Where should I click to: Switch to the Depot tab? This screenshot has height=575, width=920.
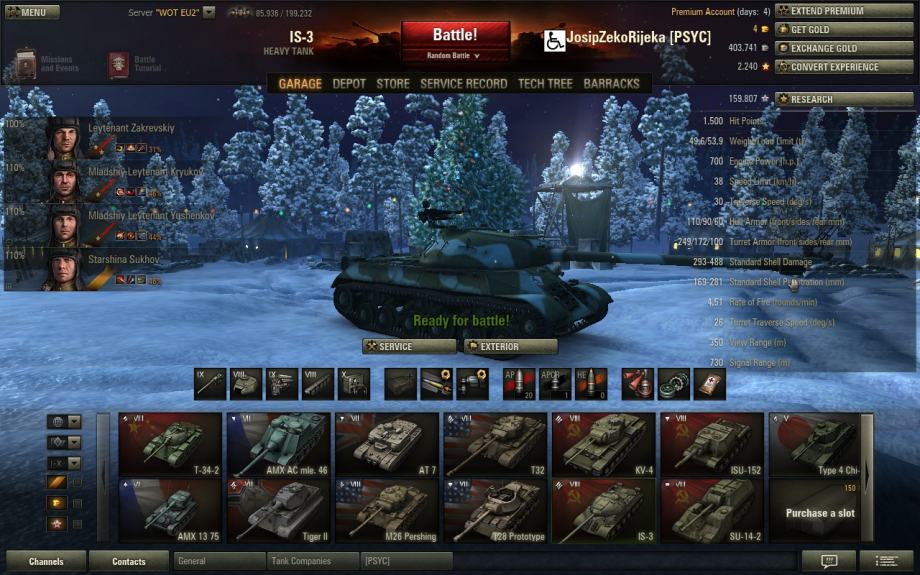(349, 84)
